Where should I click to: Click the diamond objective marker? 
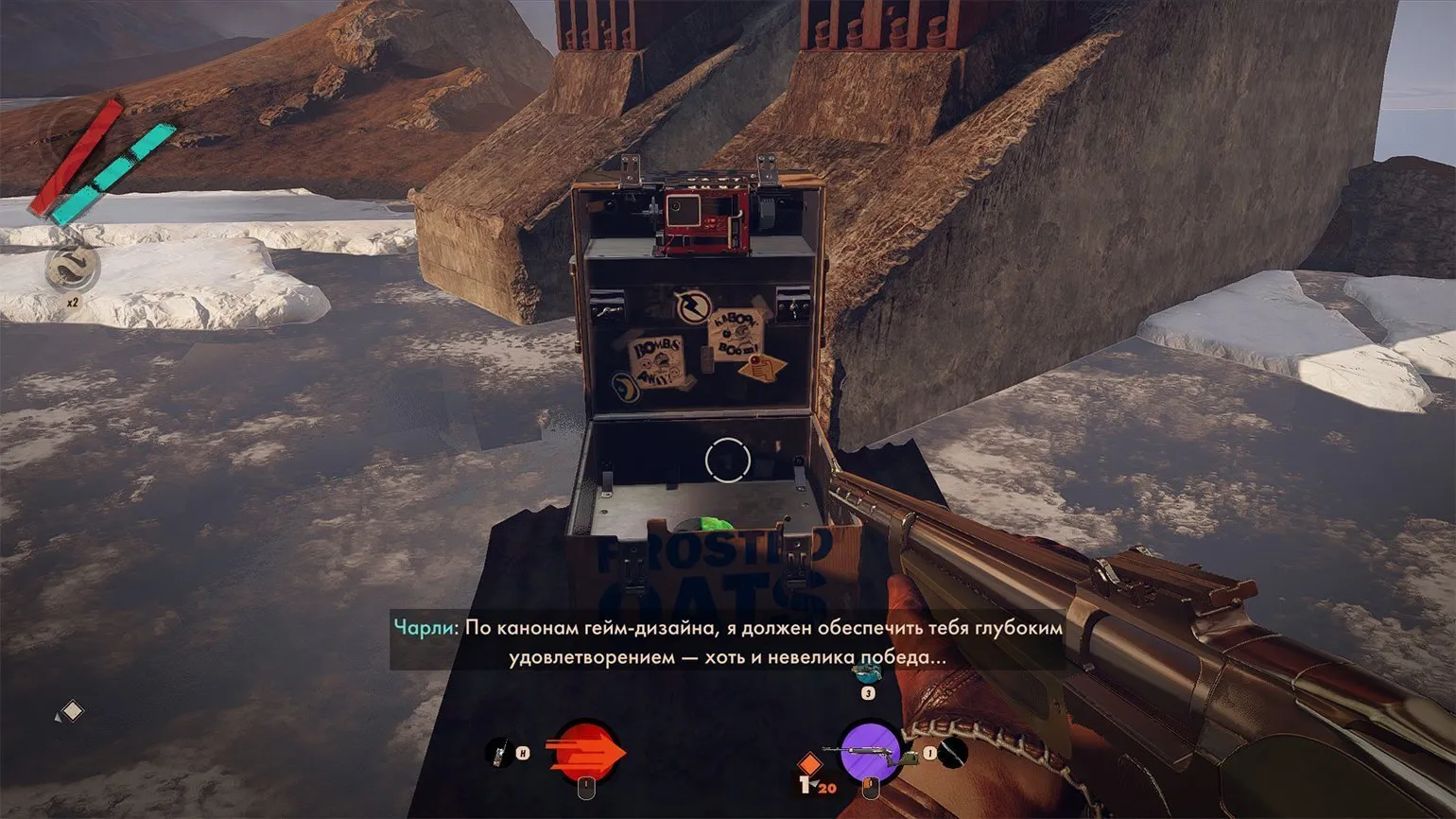pyautogui.click(x=72, y=710)
